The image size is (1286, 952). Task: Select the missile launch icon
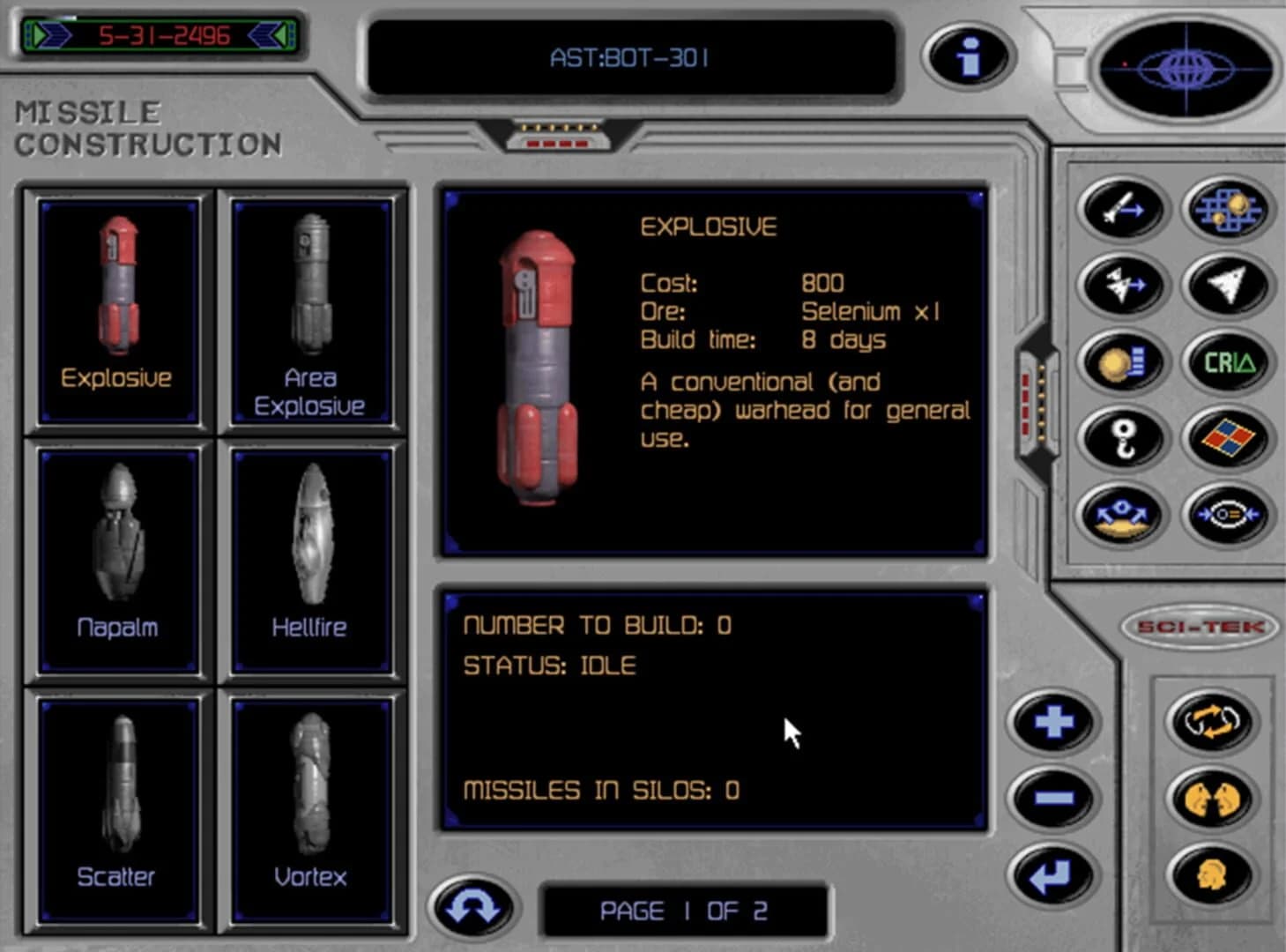[1119, 209]
